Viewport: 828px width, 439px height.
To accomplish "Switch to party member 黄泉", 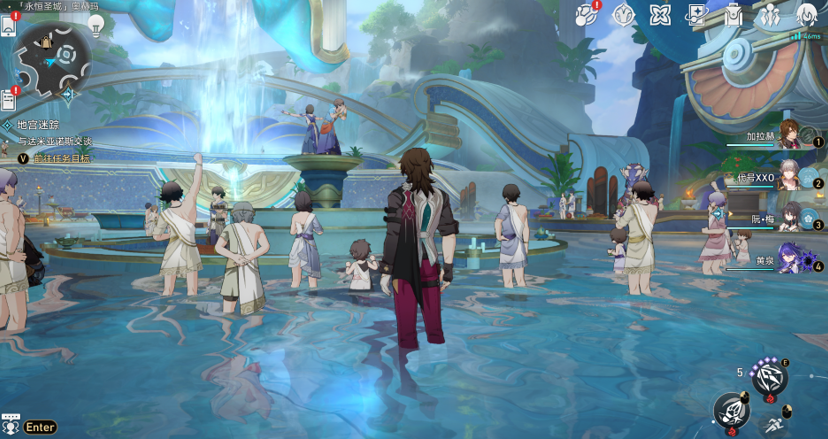I will pyautogui.click(x=790, y=260).
